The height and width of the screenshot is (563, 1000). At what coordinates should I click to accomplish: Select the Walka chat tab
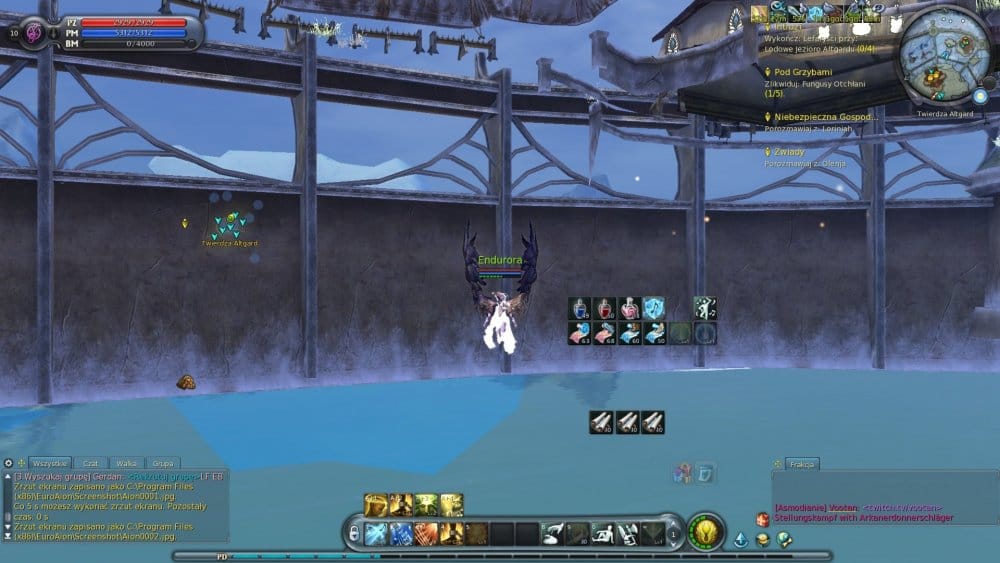coord(126,463)
